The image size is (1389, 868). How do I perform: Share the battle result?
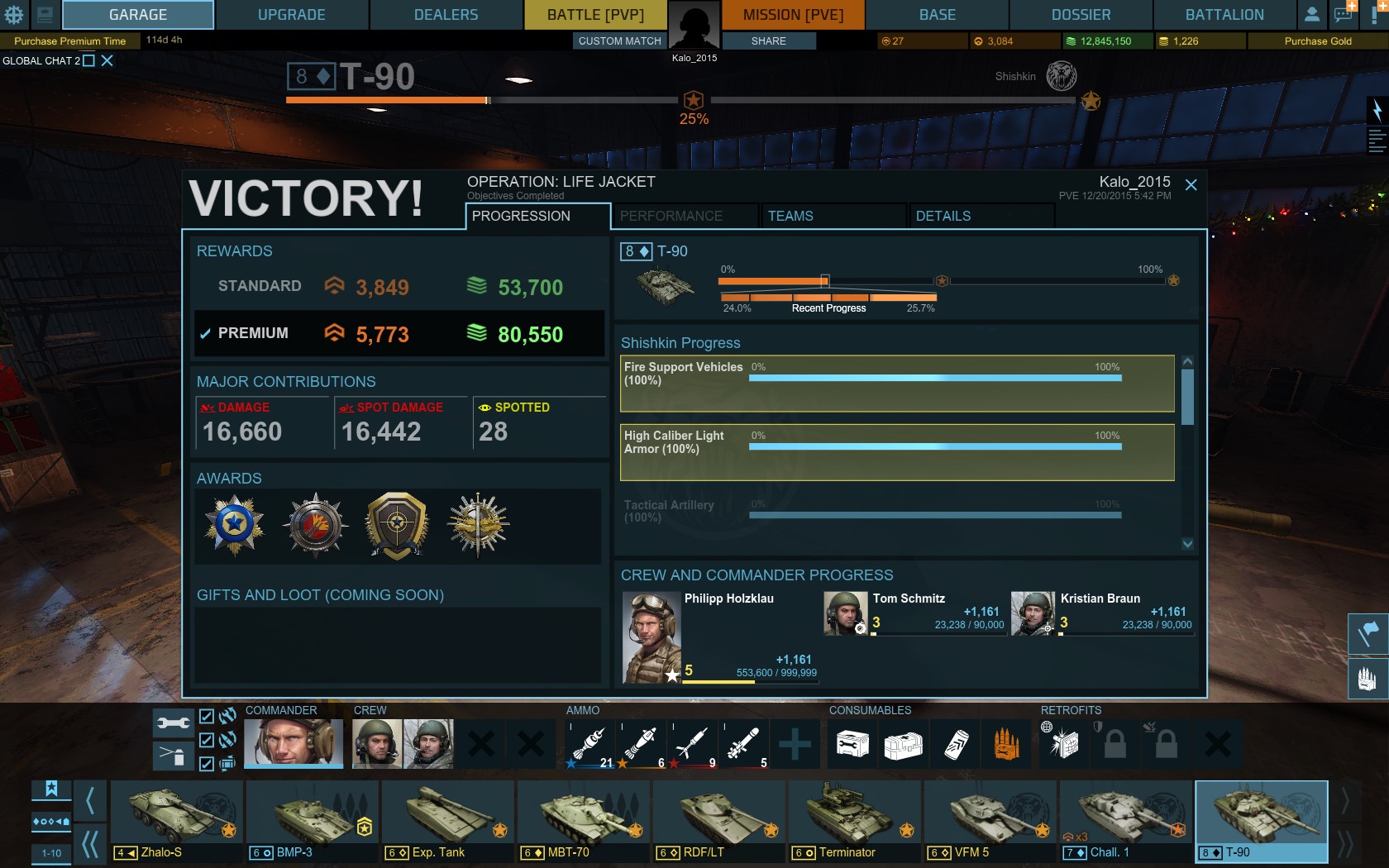pyautogui.click(x=768, y=41)
